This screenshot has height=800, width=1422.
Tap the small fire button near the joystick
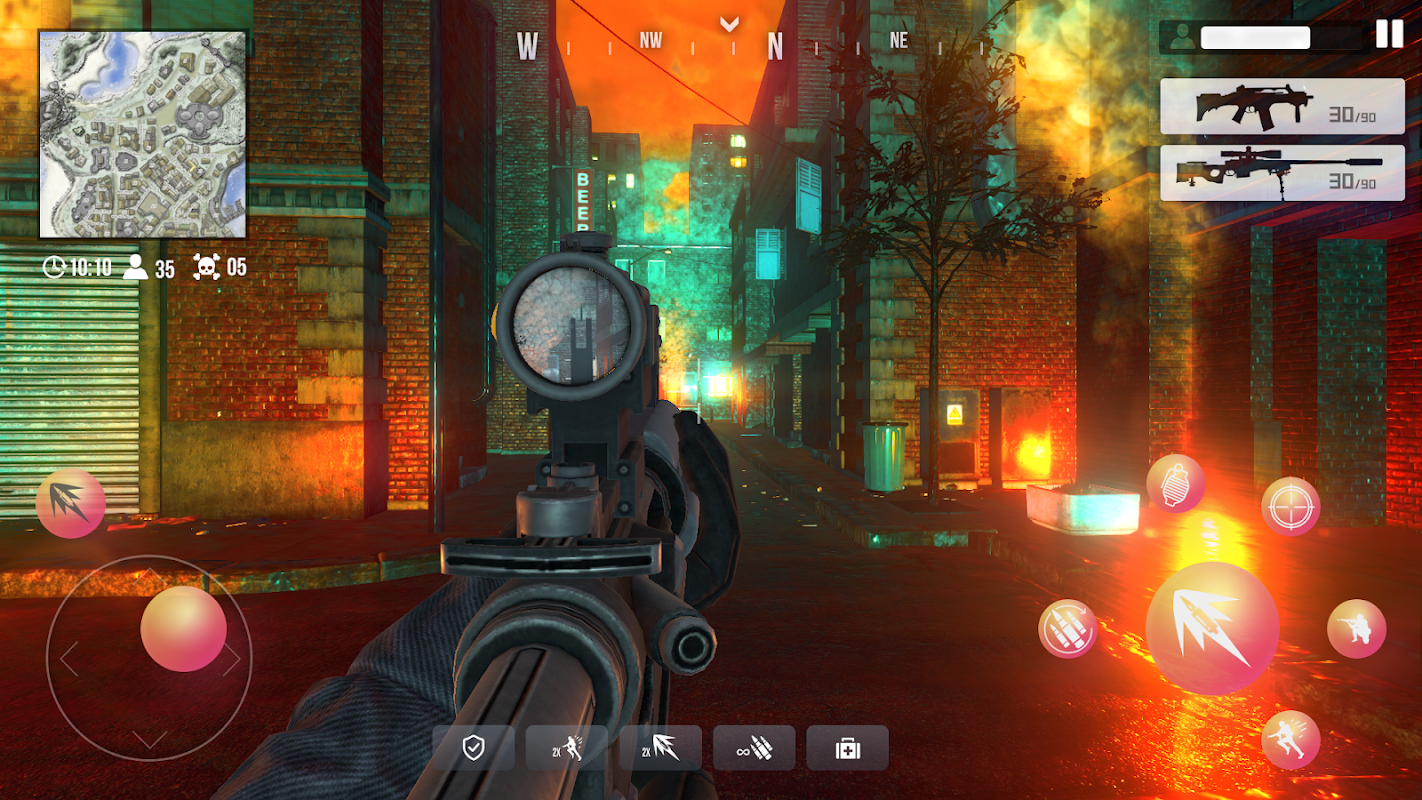(70, 503)
